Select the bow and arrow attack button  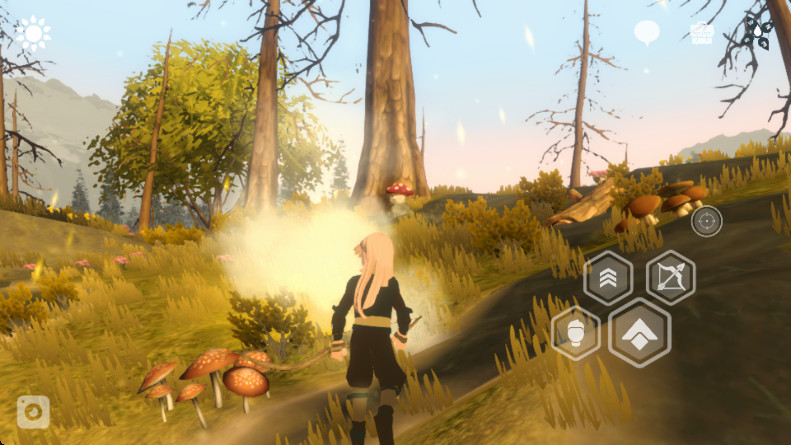click(x=670, y=277)
